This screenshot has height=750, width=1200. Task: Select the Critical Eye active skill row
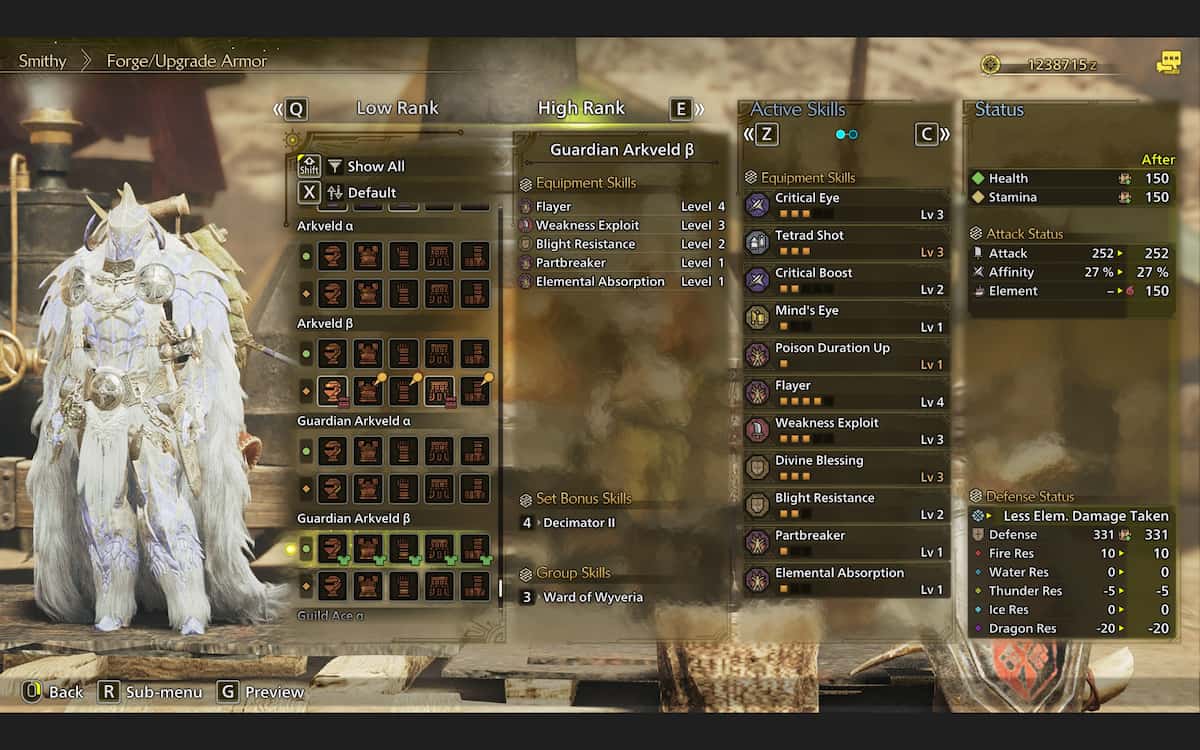(x=845, y=205)
